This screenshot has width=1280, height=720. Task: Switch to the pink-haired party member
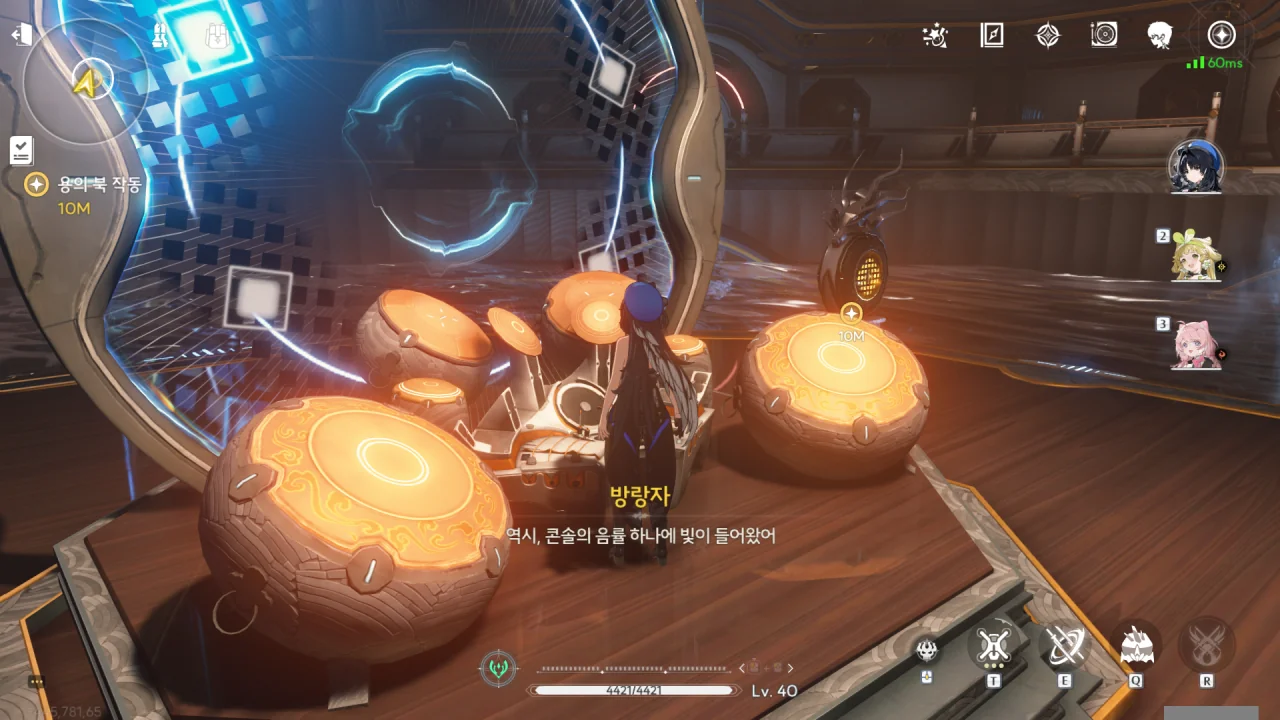[1196, 345]
